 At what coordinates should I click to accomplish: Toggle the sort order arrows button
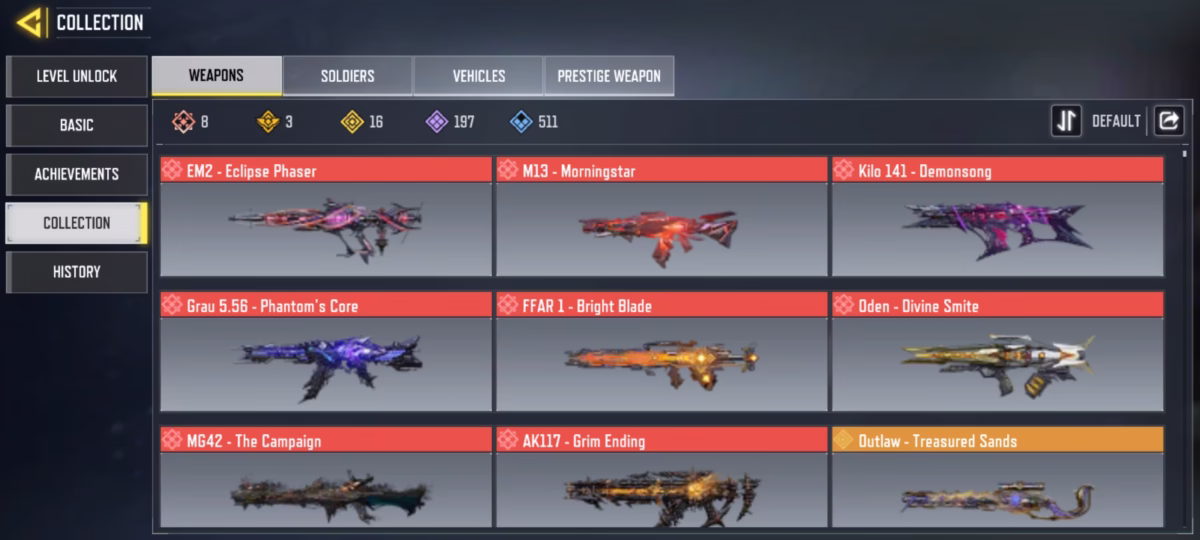pyautogui.click(x=1066, y=121)
